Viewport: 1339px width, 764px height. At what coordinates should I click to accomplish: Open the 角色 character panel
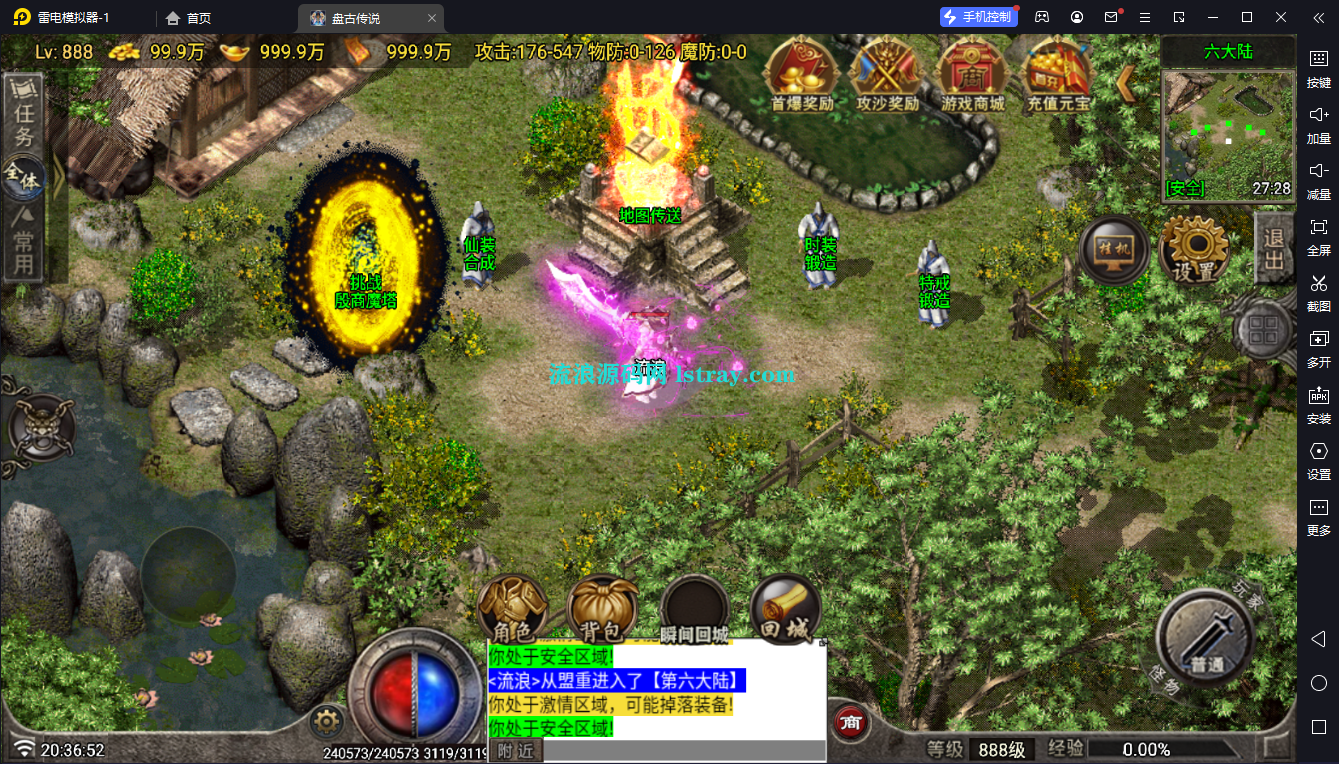click(512, 610)
